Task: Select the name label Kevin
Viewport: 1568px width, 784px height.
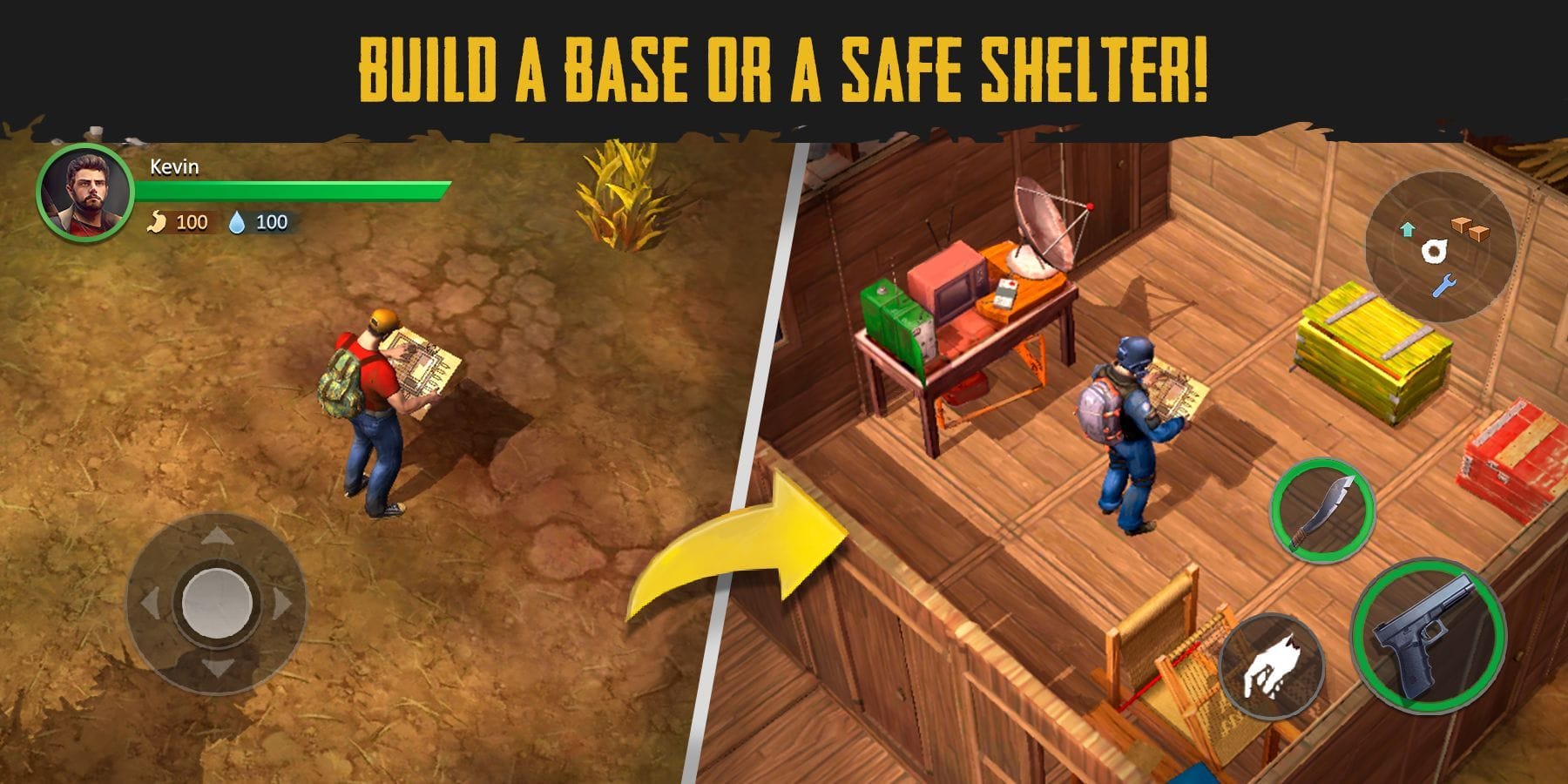Action: tap(174, 166)
